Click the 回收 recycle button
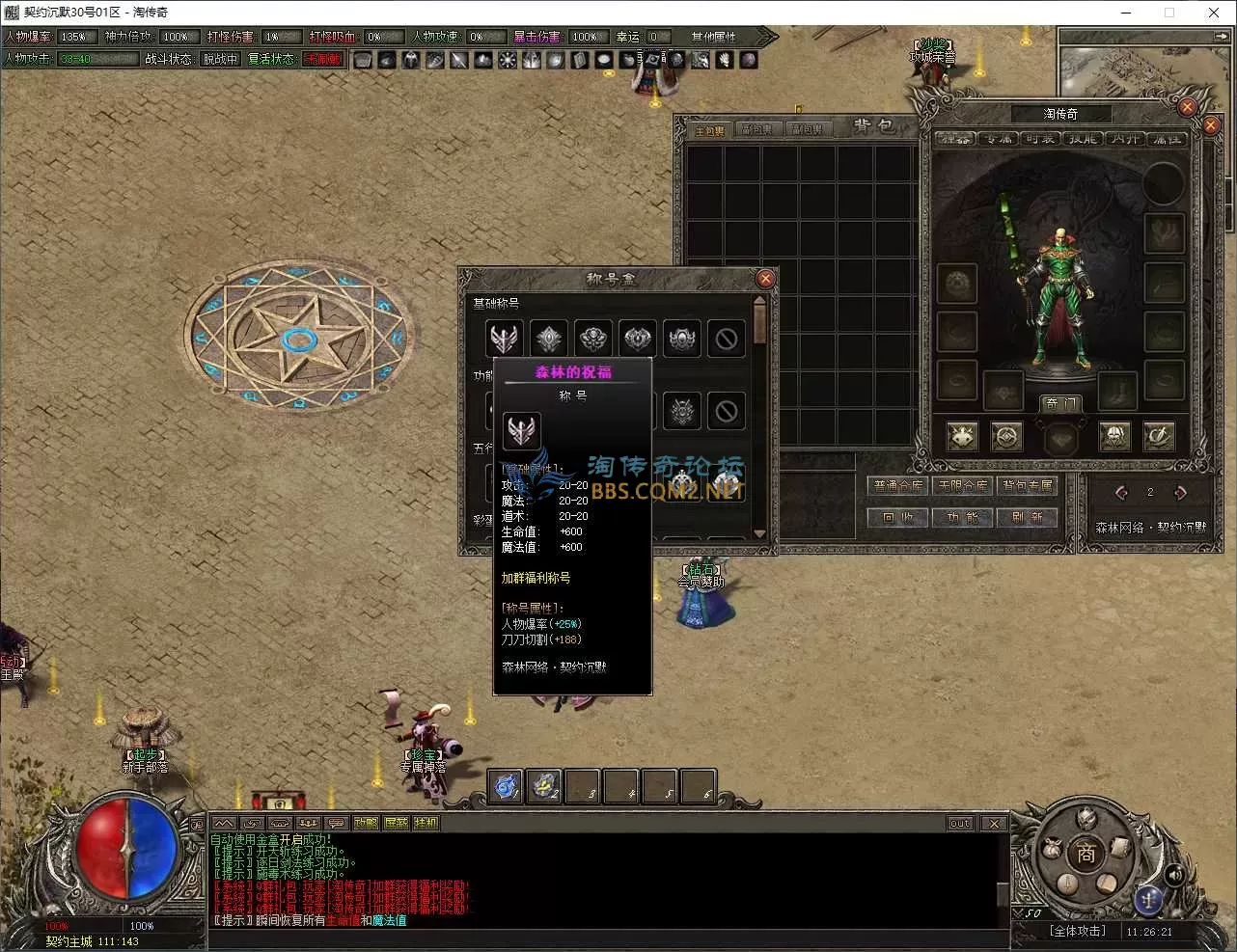 click(x=898, y=518)
